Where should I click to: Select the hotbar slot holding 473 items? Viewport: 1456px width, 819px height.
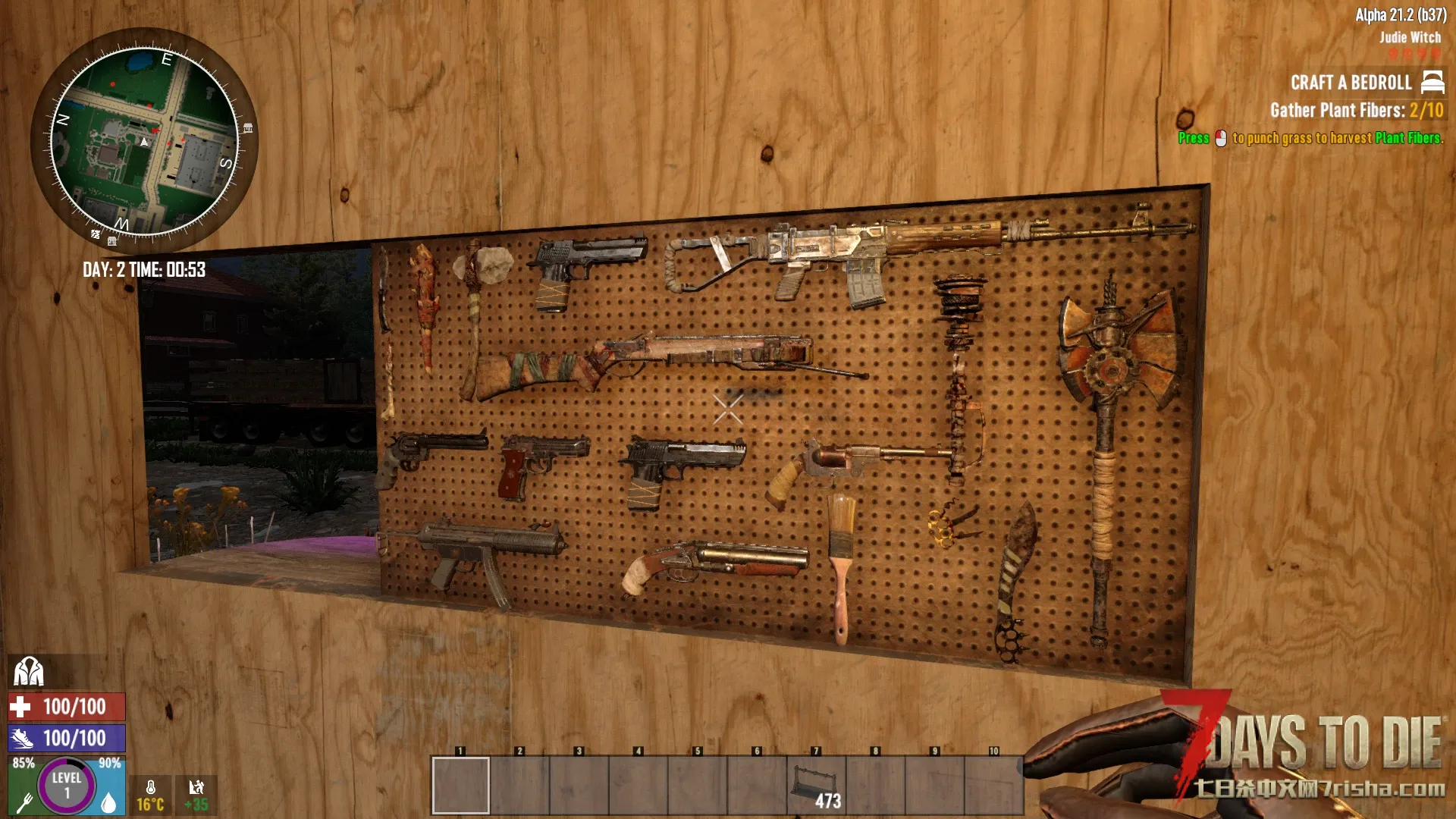click(x=816, y=786)
